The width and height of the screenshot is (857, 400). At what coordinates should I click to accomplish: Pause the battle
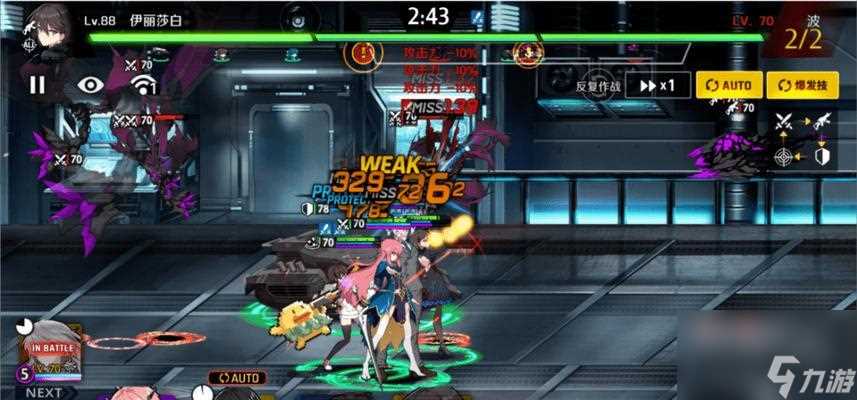(x=37, y=85)
